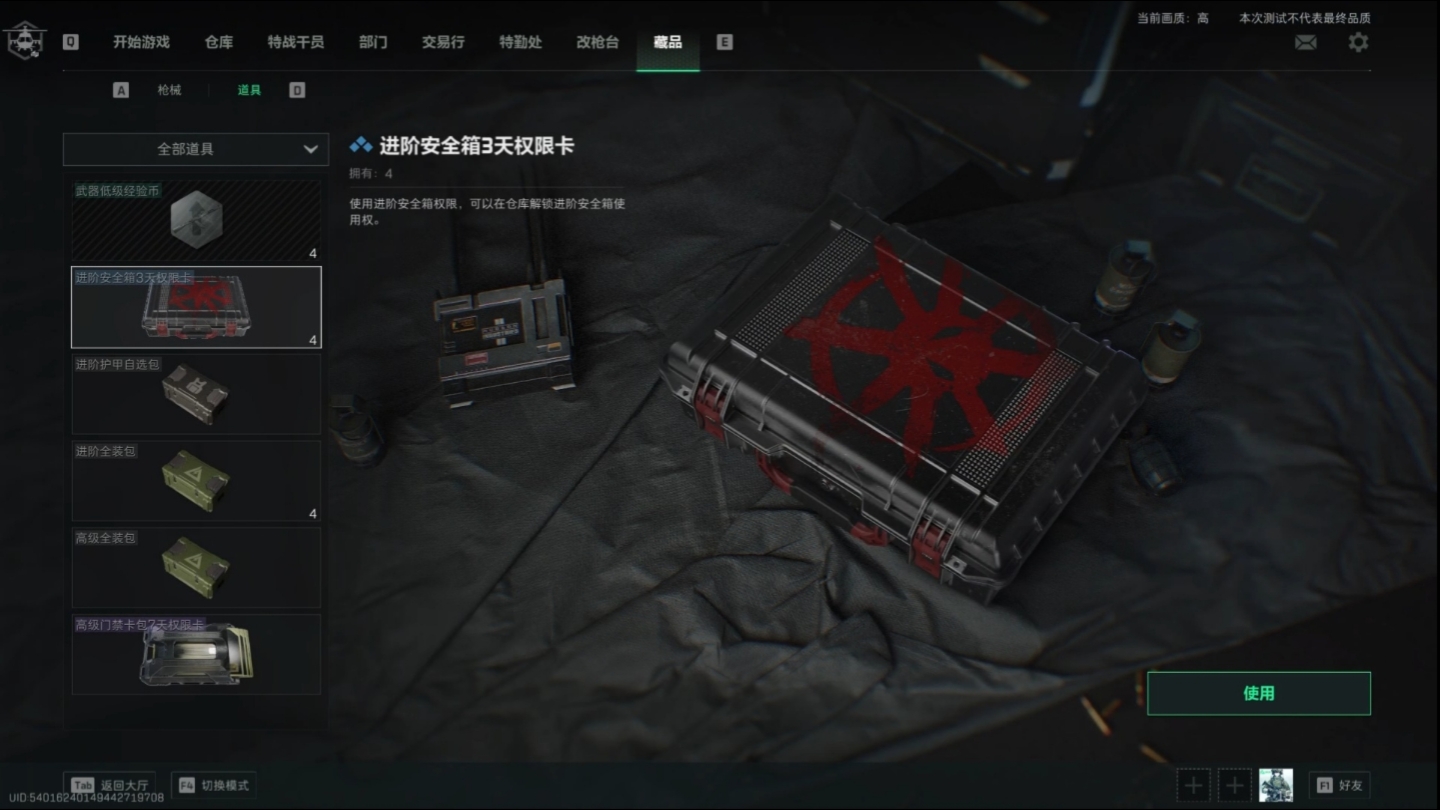This screenshot has height=810, width=1440.
Task: Open the settings gear icon
Action: tap(1357, 42)
